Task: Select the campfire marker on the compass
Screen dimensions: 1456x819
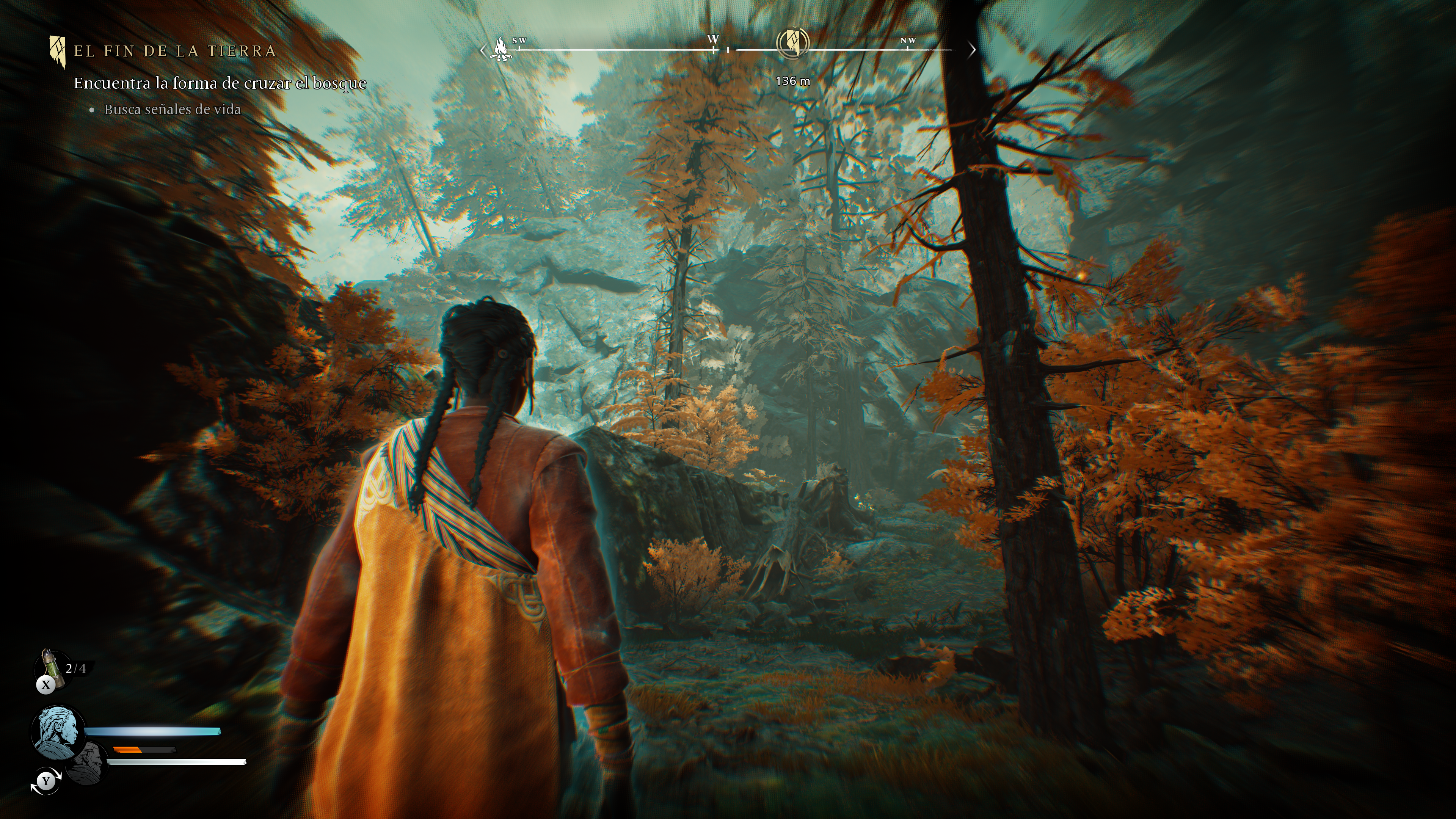Action: coord(501,49)
